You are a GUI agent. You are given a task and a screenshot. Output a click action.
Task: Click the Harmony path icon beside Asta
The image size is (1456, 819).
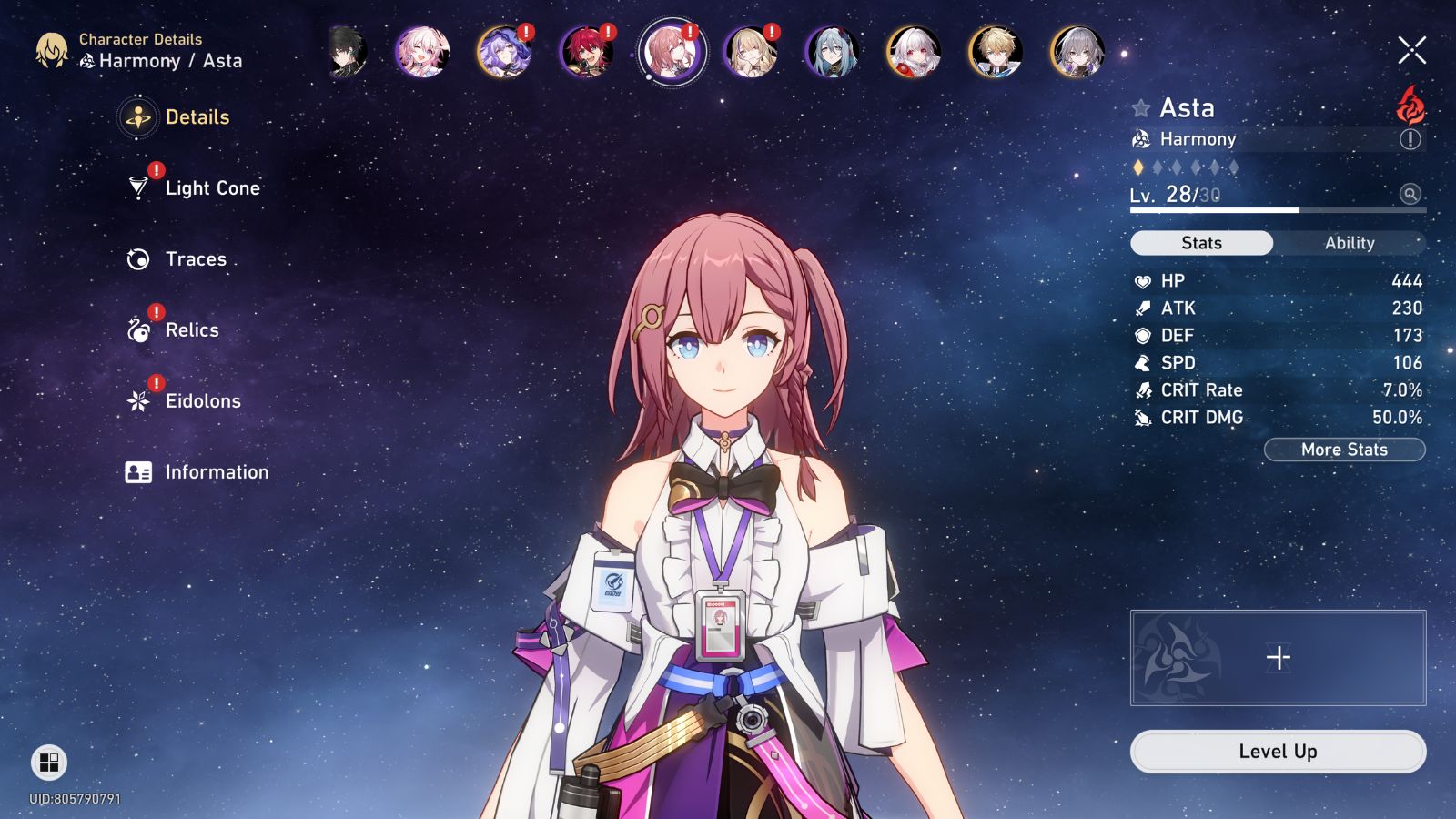(x=1140, y=139)
